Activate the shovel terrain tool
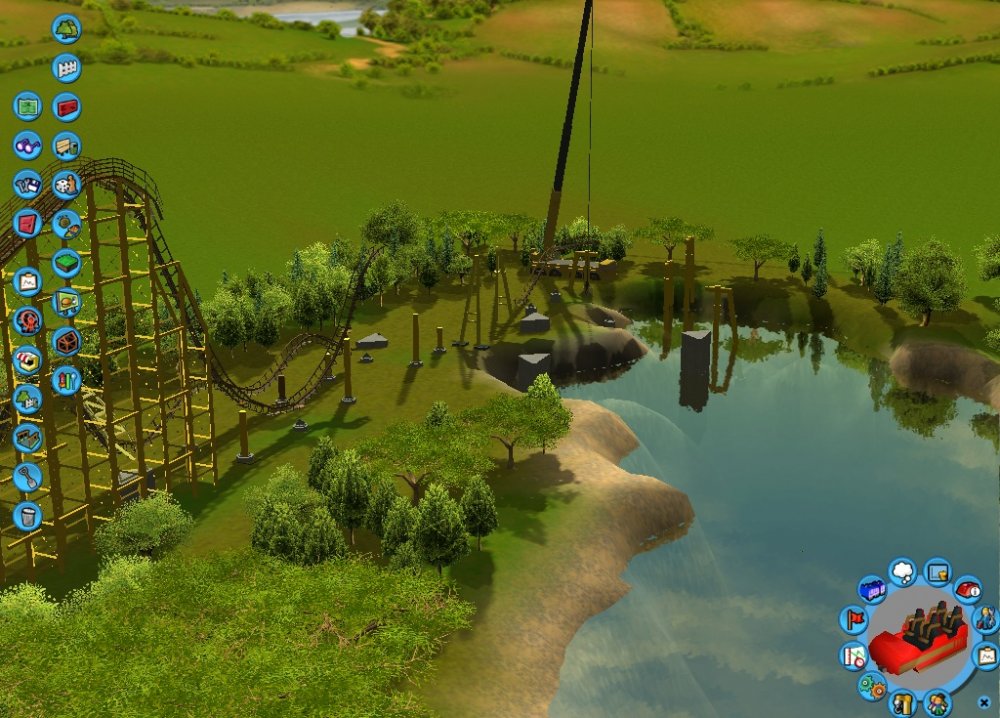Image resolution: width=1000 pixels, height=718 pixels. tap(27, 477)
